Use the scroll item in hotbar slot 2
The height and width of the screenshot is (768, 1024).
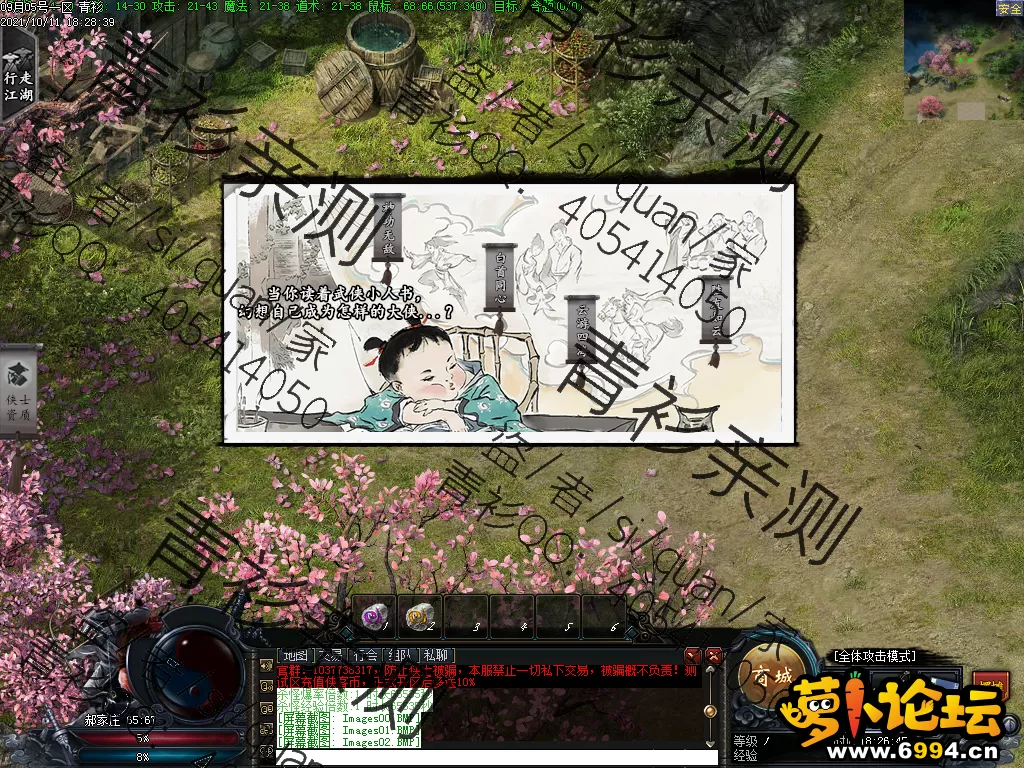[x=421, y=617]
